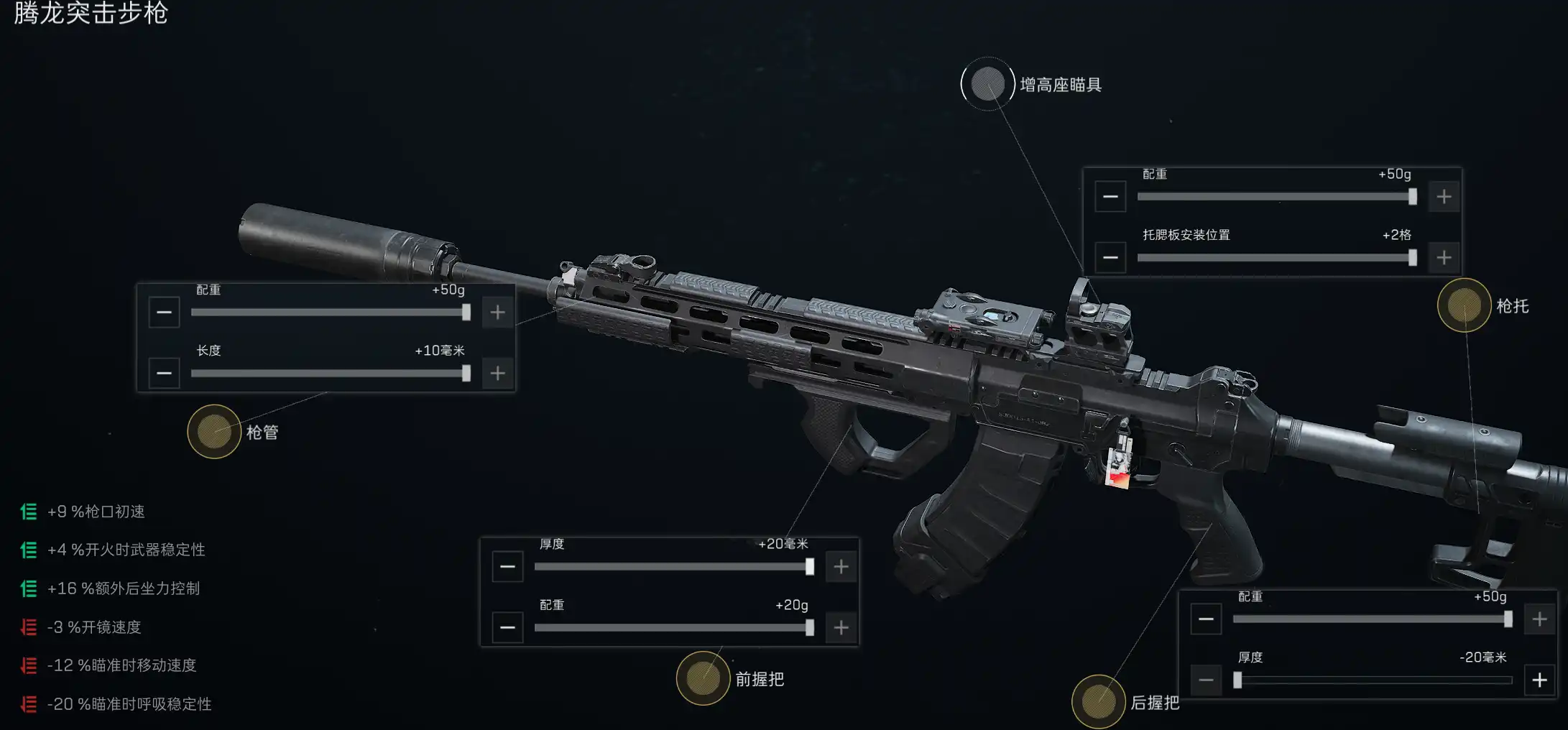
Task: Decrease barrel 配重 weight with minus
Action: click(164, 313)
